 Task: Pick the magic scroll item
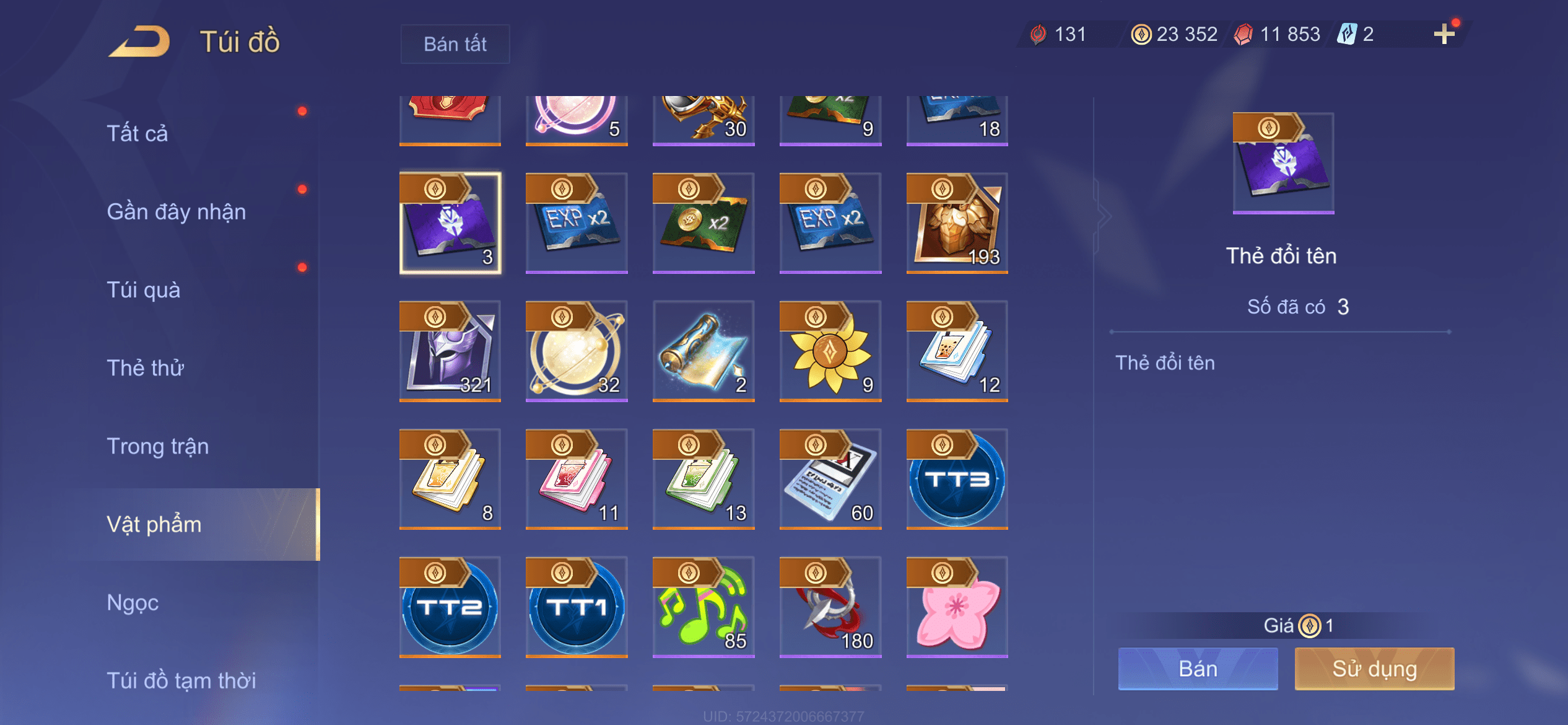[703, 351]
